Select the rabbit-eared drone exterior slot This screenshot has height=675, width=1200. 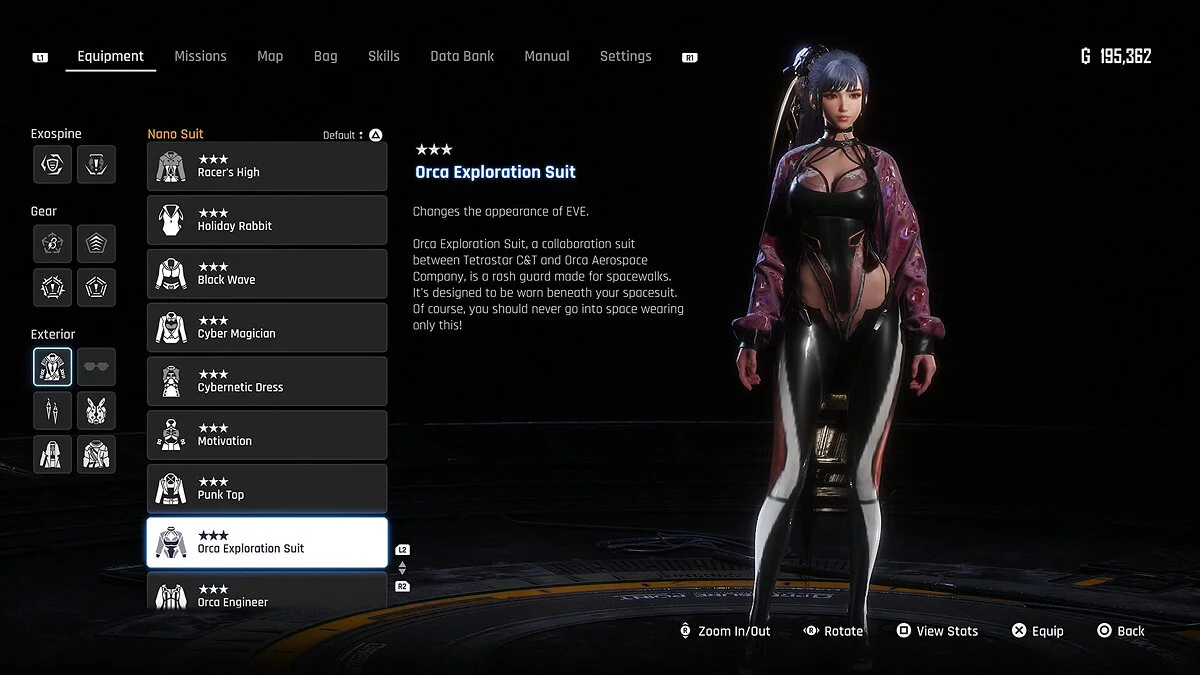[x=96, y=410]
